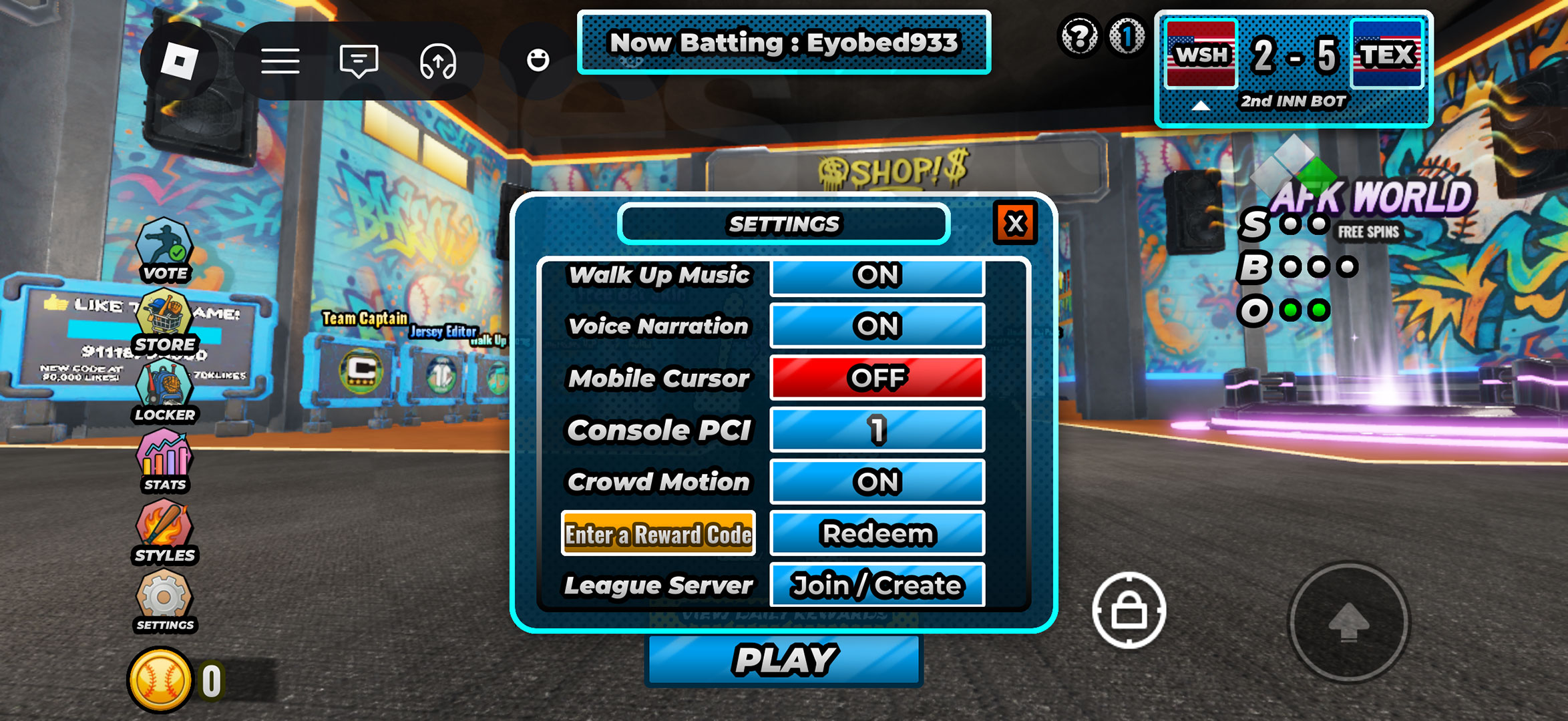Turn off Walk Up Music
1568x721 pixels.
(877, 276)
